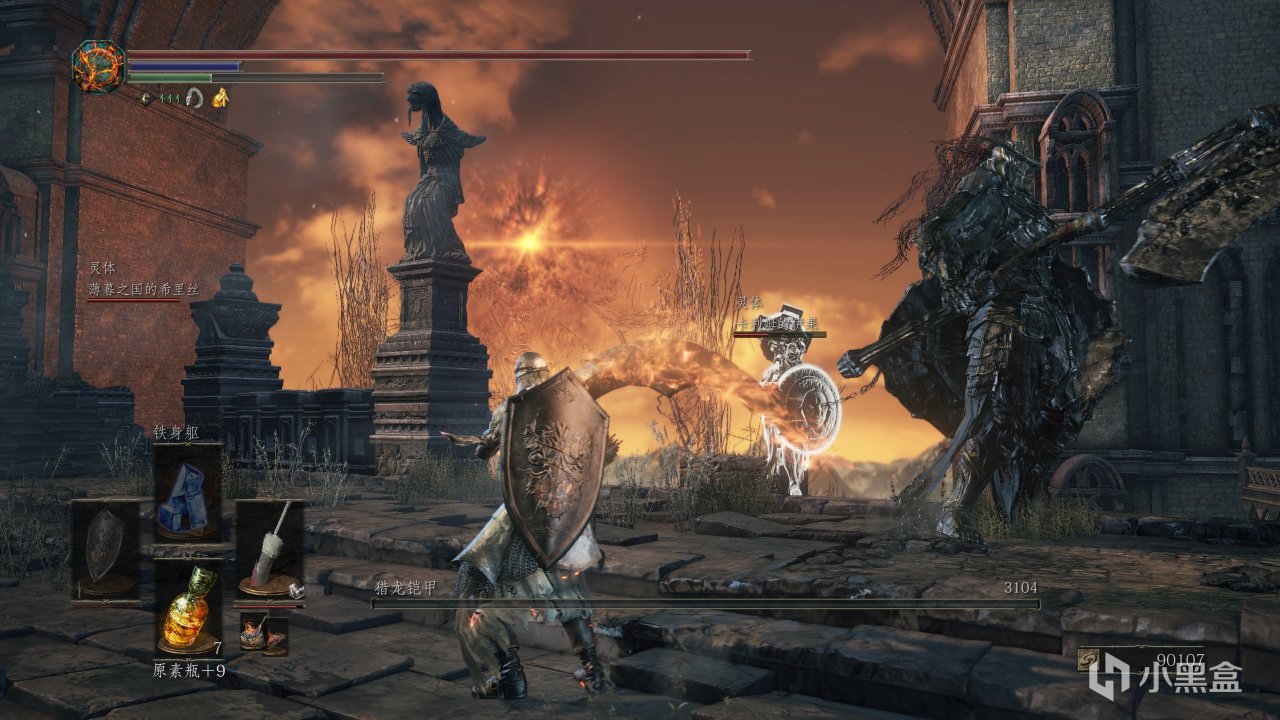
Task: Click the ember emblem beside the health bar
Action: point(98,66)
